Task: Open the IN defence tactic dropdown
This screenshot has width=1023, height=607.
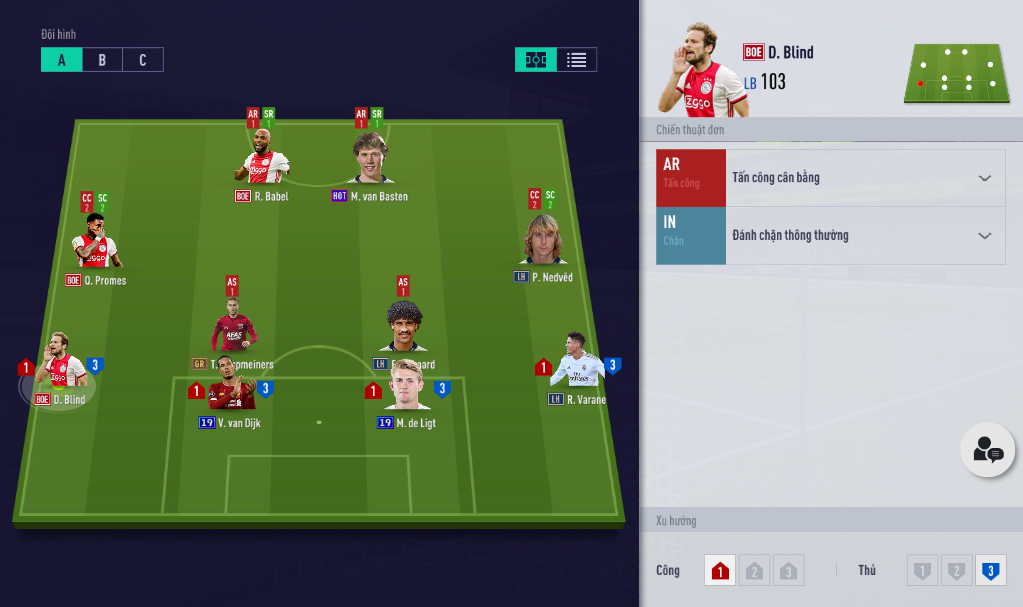Action: click(984, 236)
